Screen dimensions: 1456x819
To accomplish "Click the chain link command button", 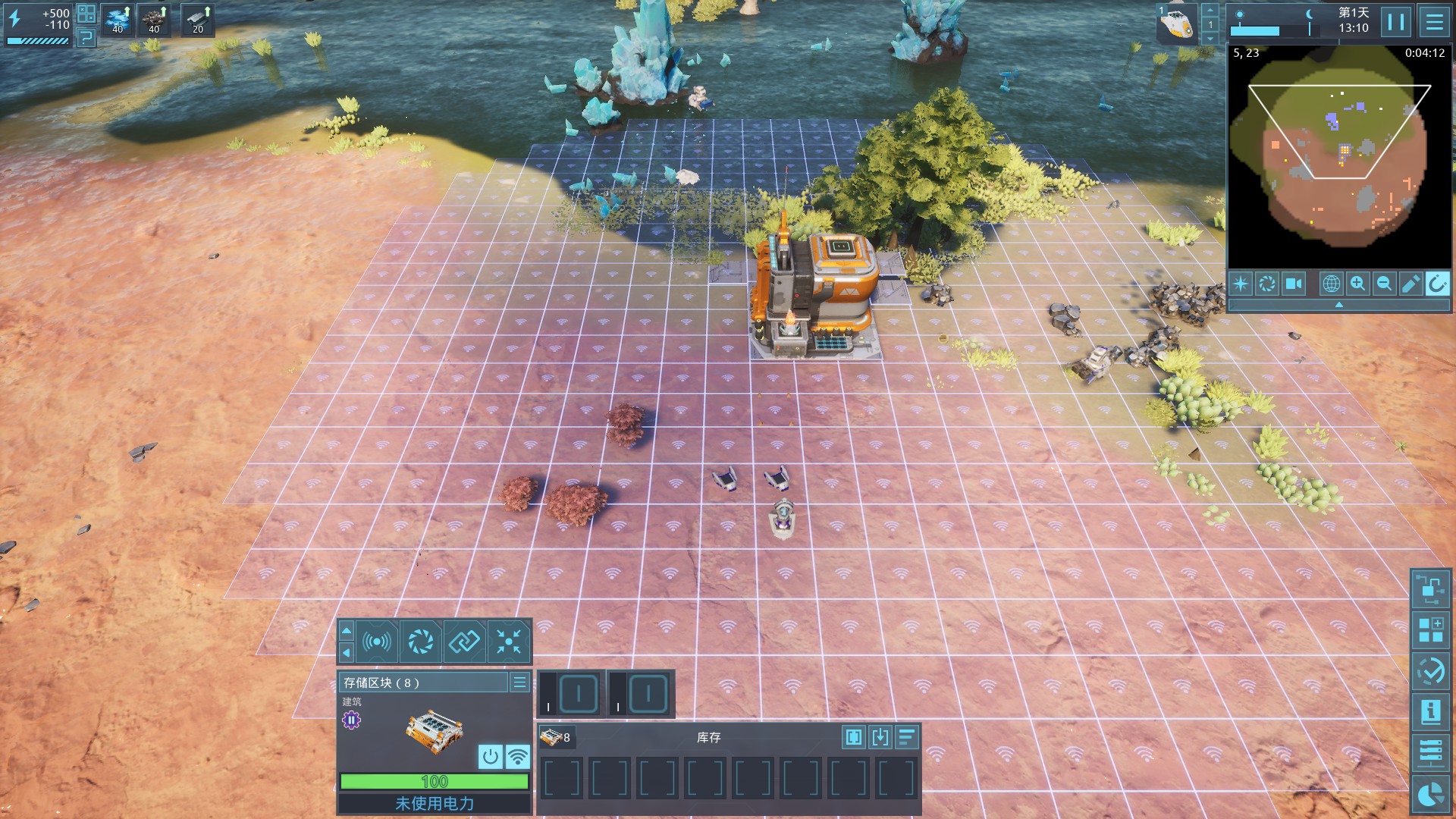I will 464,642.
